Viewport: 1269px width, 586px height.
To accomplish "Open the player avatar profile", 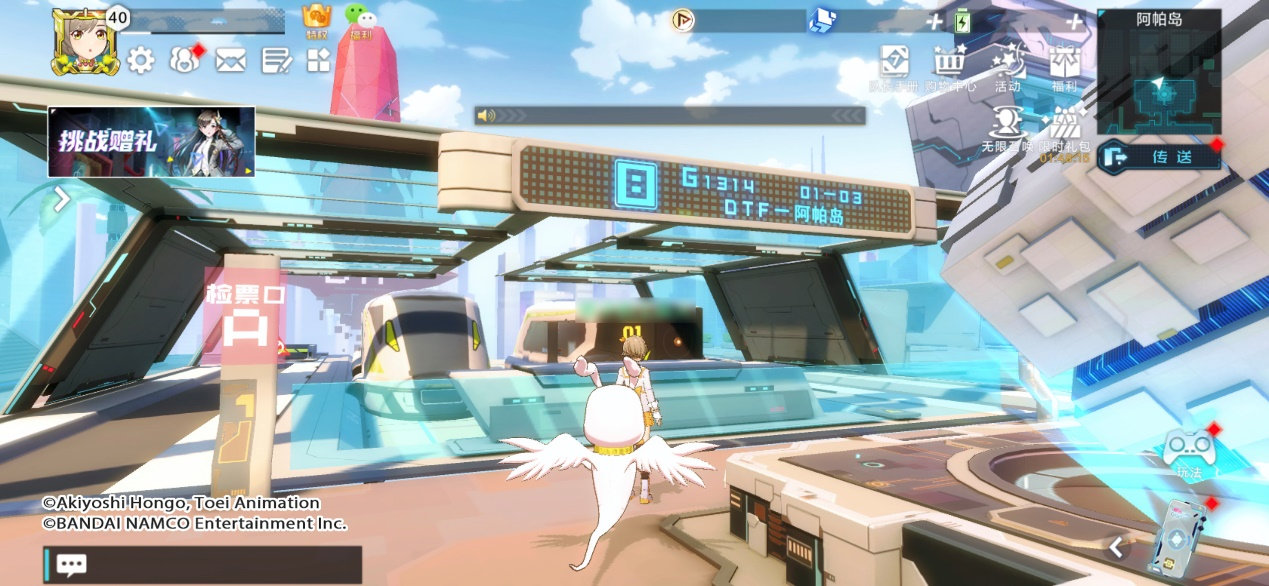I will (x=84, y=42).
